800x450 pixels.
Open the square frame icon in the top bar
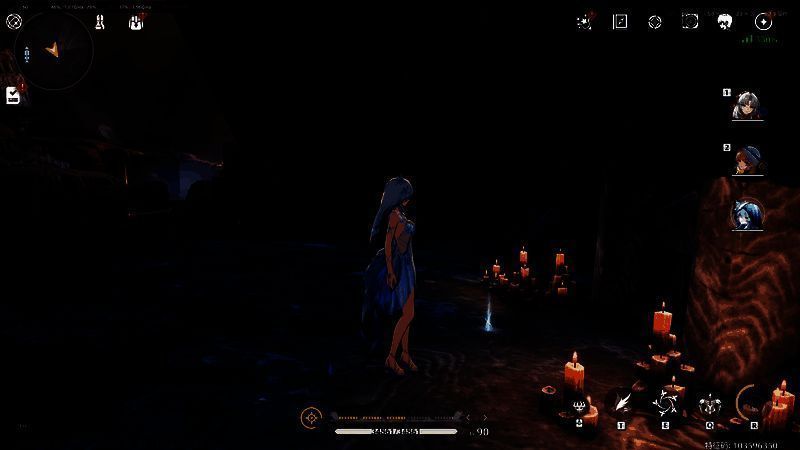point(690,21)
